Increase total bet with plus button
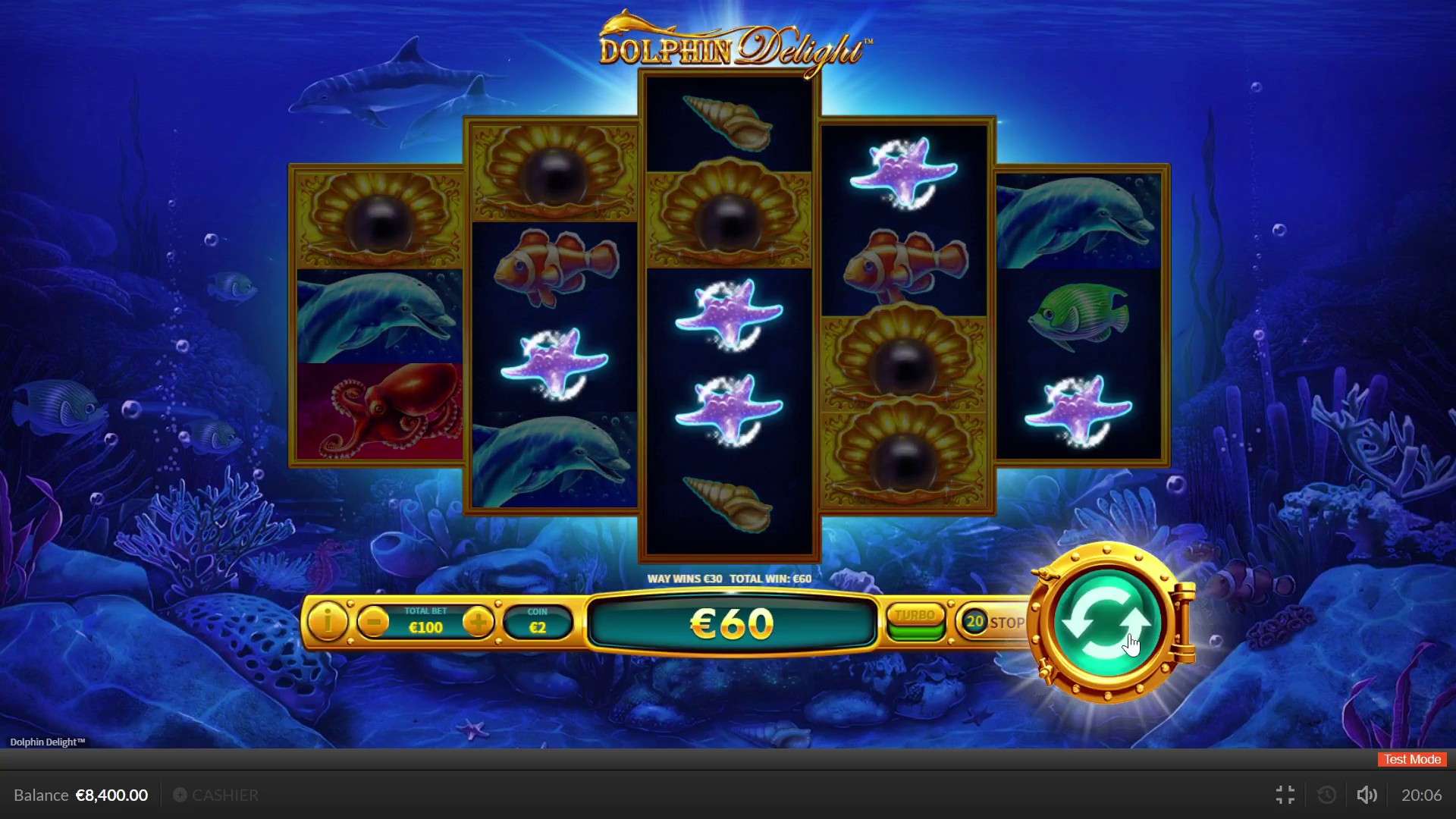The height and width of the screenshot is (819, 1456). point(478,623)
